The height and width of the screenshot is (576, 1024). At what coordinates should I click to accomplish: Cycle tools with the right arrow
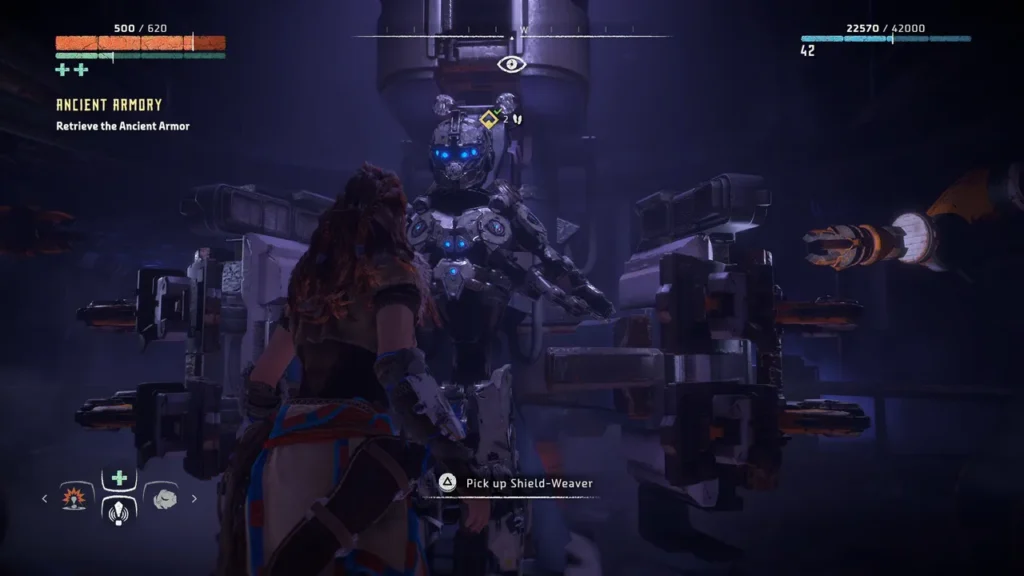(x=194, y=498)
